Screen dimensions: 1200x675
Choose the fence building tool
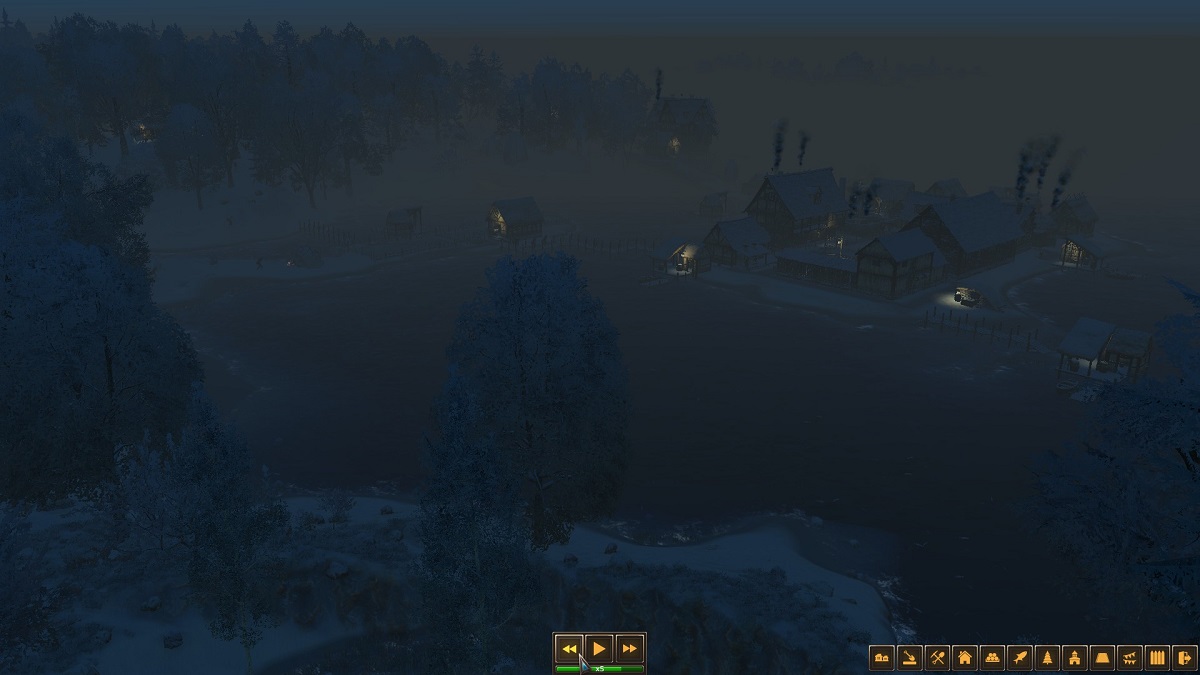tap(1157, 657)
